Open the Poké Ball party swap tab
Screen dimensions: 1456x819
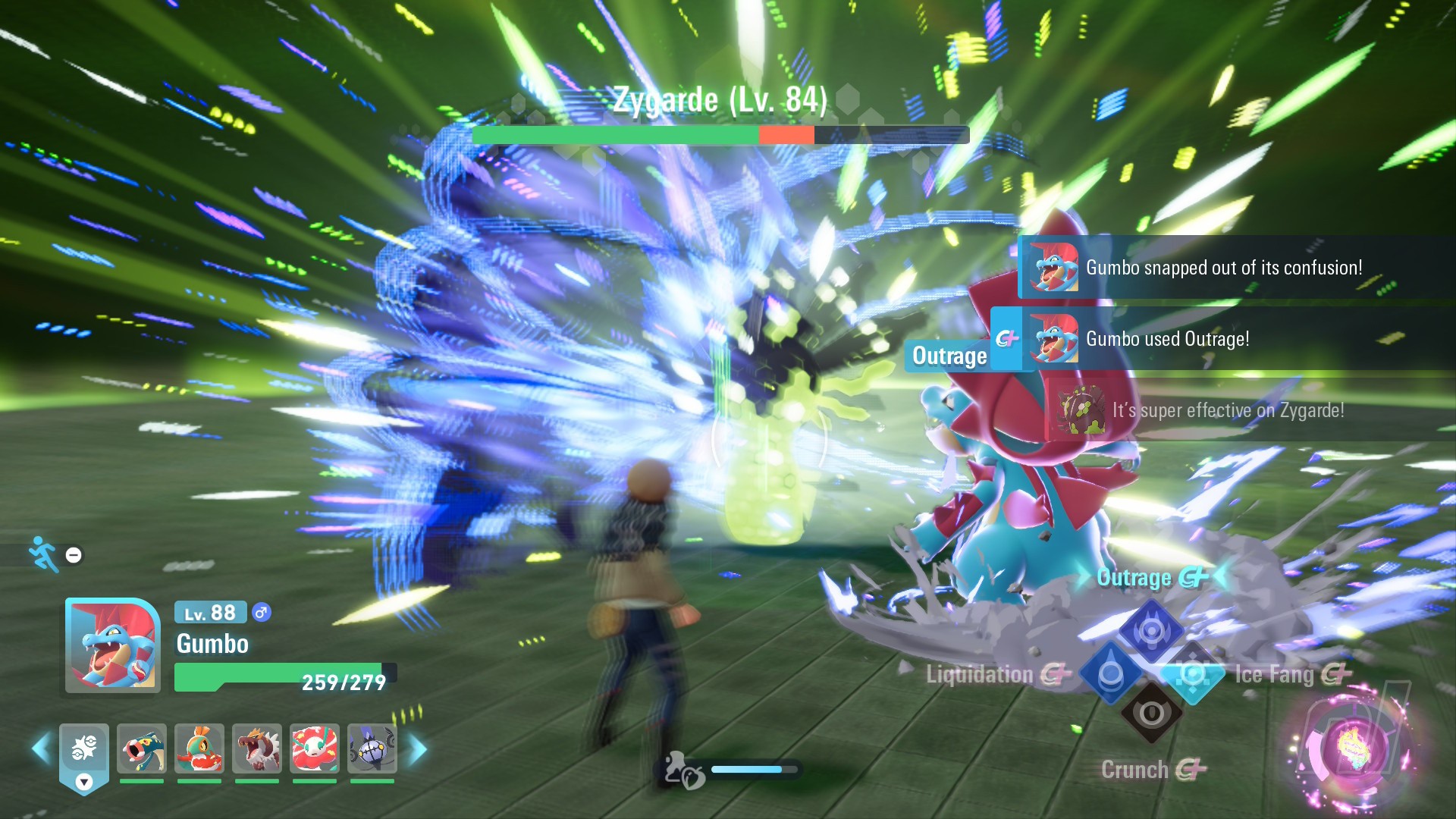coord(84,755)
